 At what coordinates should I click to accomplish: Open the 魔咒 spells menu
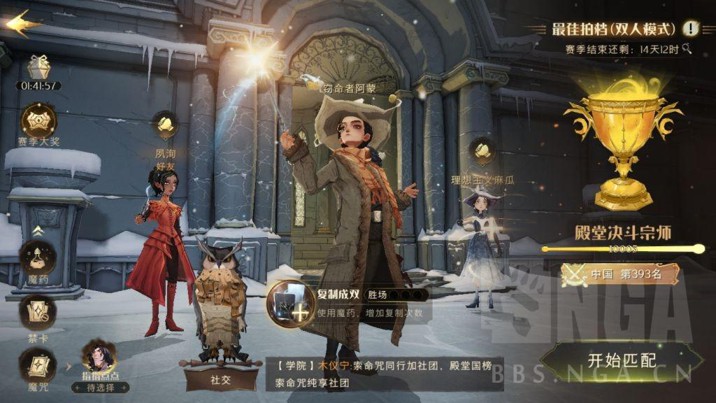(38, 366)
